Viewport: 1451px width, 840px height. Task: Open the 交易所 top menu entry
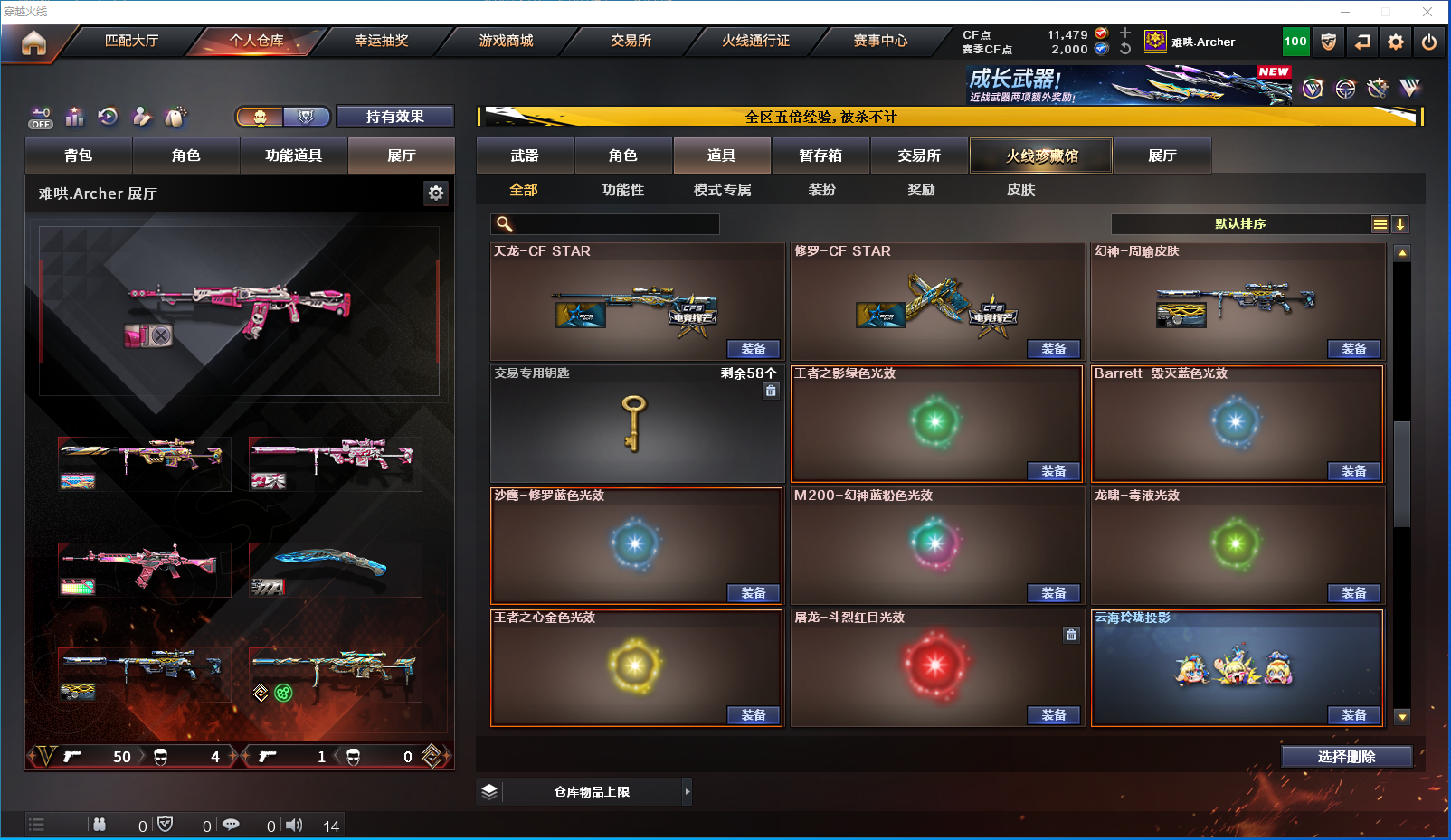pos(631,41)
